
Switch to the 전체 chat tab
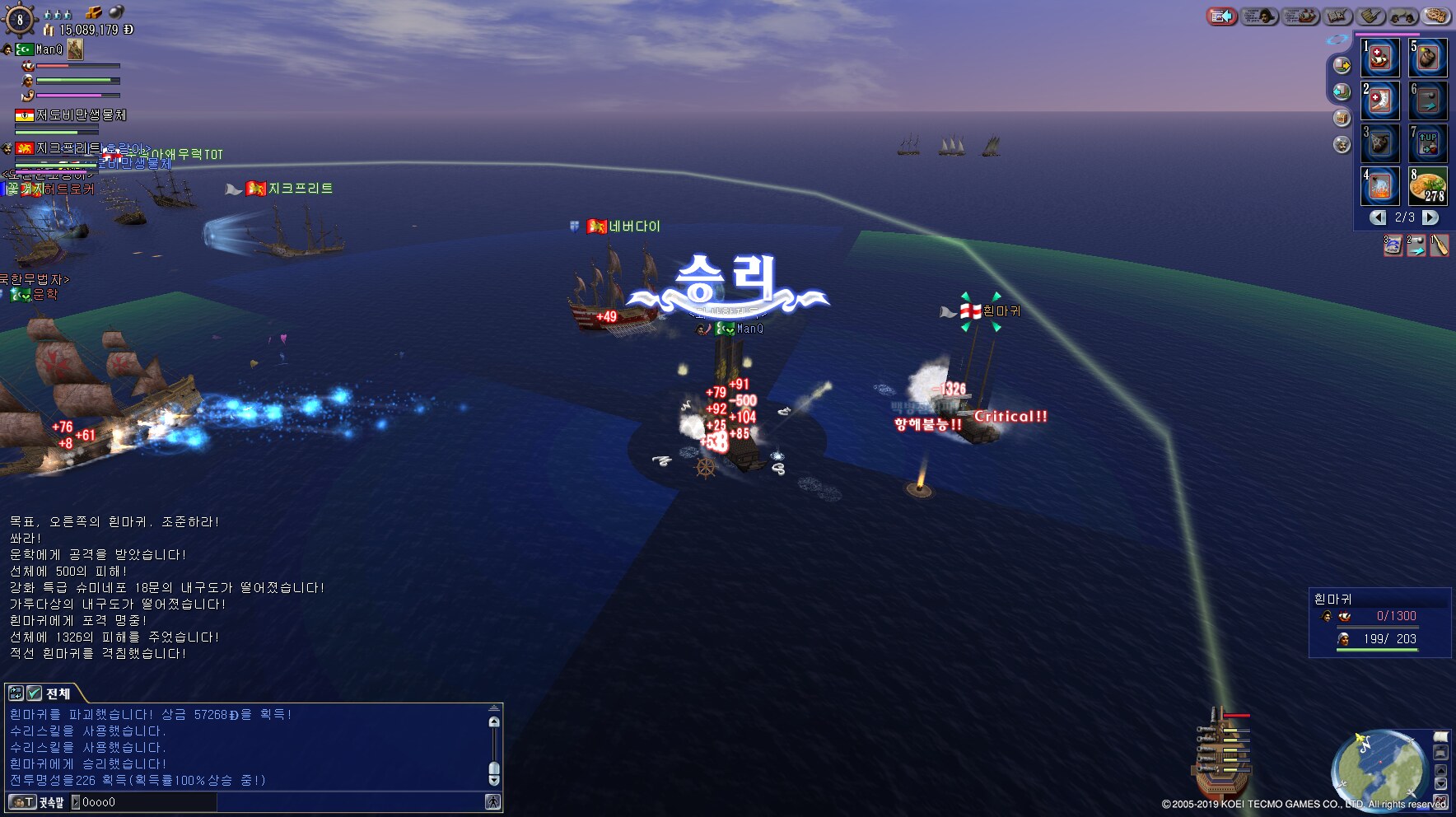58,693
